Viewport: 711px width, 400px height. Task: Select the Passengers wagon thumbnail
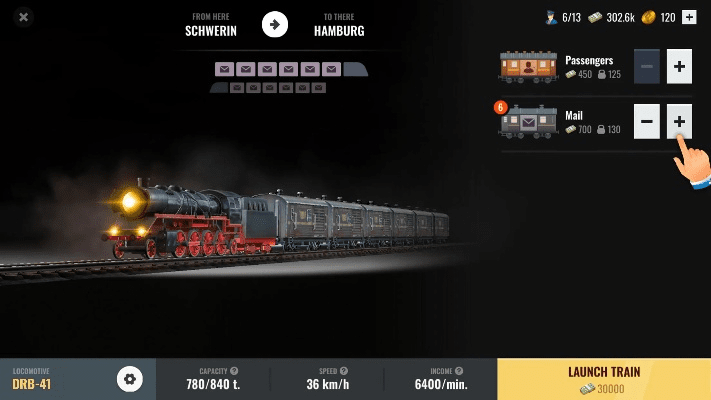[528, 67]
